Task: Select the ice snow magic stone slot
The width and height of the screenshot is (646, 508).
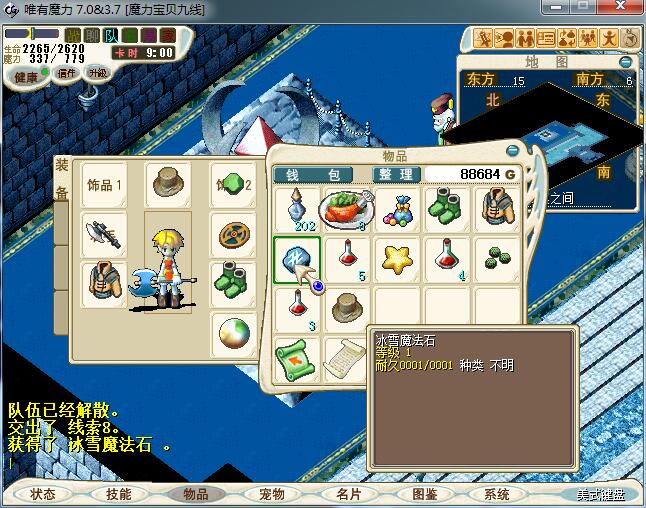Action: click(x=297, y=259)
